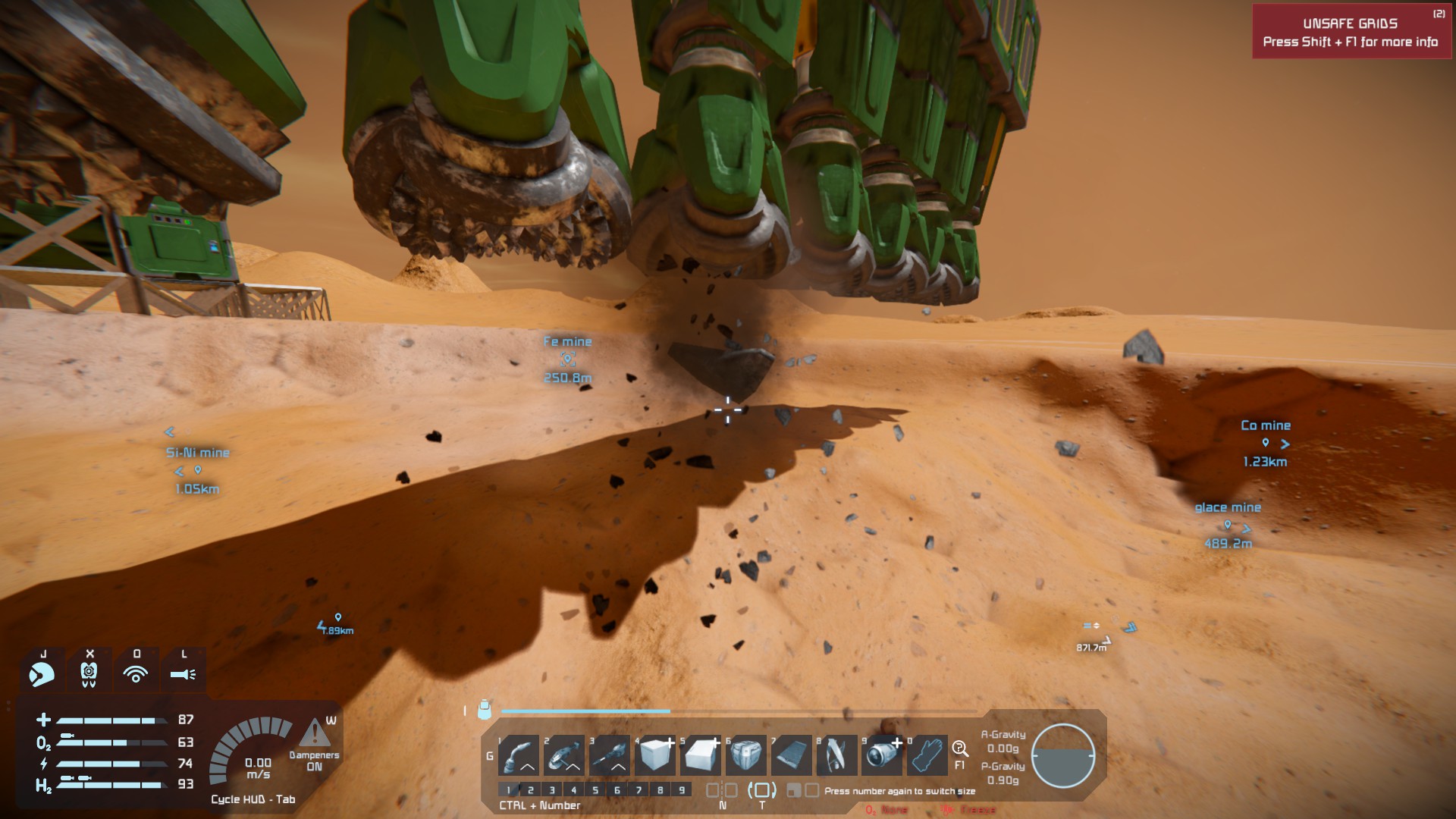Select the thruster block slot

[x=883, y=755]
